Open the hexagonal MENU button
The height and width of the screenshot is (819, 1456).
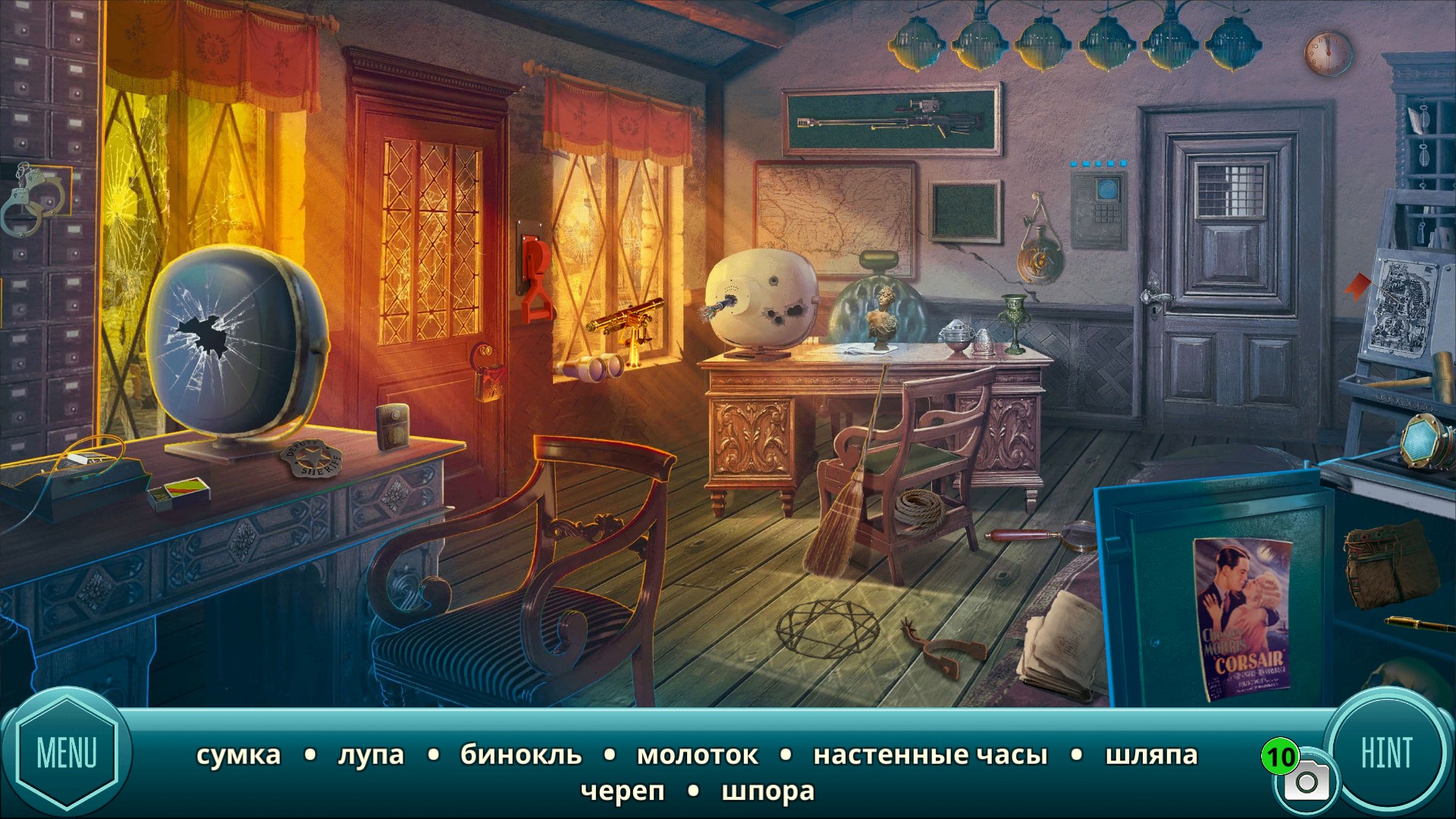tap(67, 753)
